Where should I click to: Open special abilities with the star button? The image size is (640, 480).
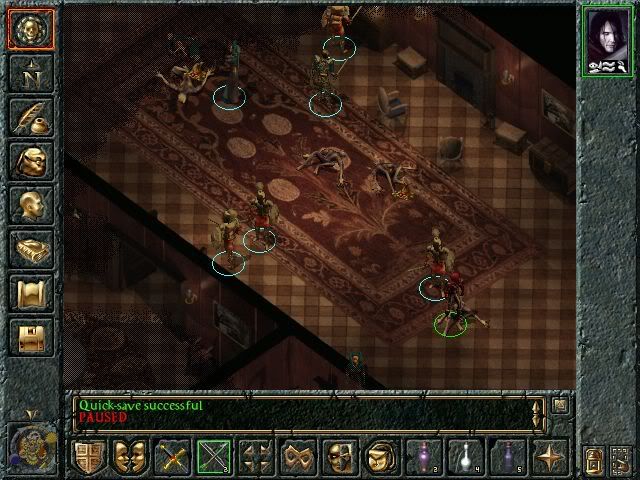(x=548, y=457)
